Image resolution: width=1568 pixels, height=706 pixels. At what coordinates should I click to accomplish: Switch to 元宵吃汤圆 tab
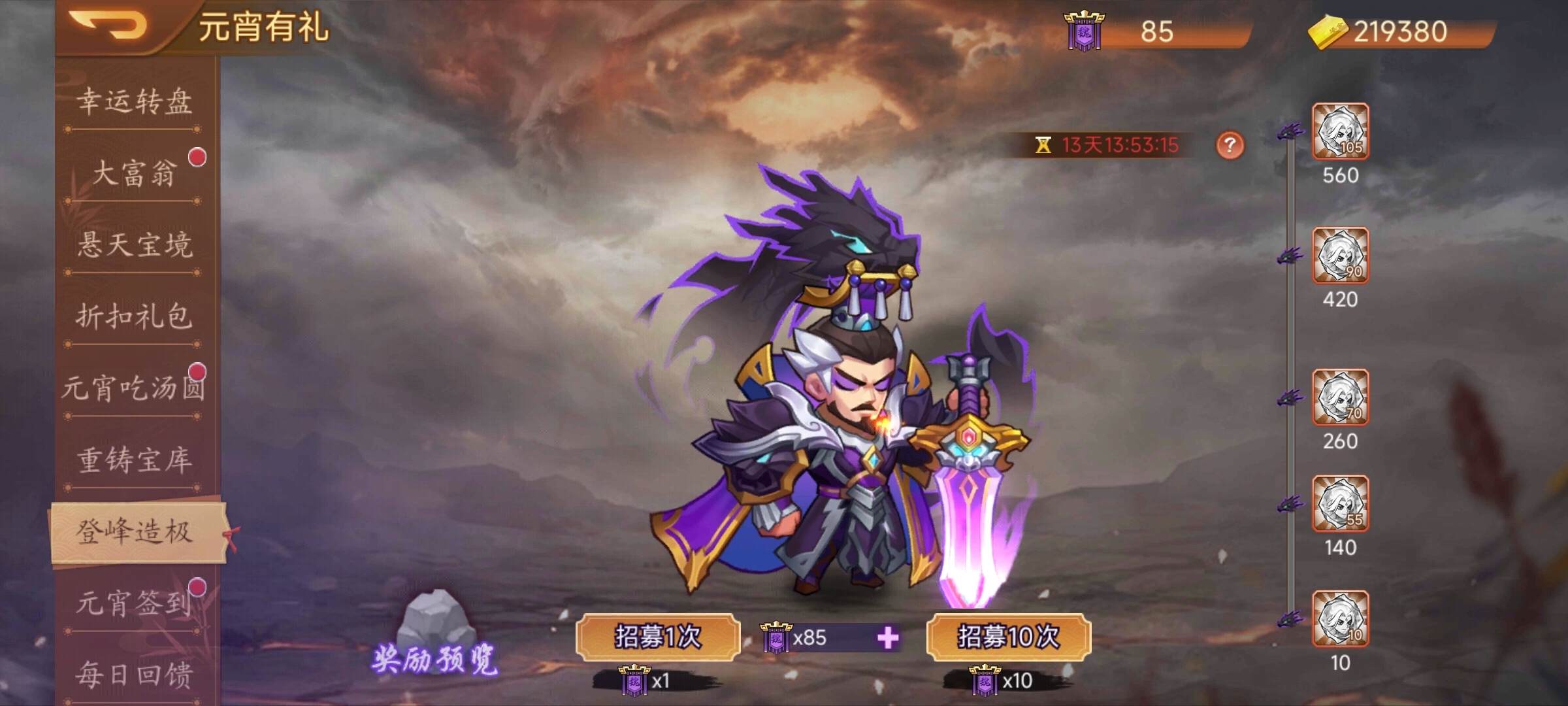coord(133,388)
